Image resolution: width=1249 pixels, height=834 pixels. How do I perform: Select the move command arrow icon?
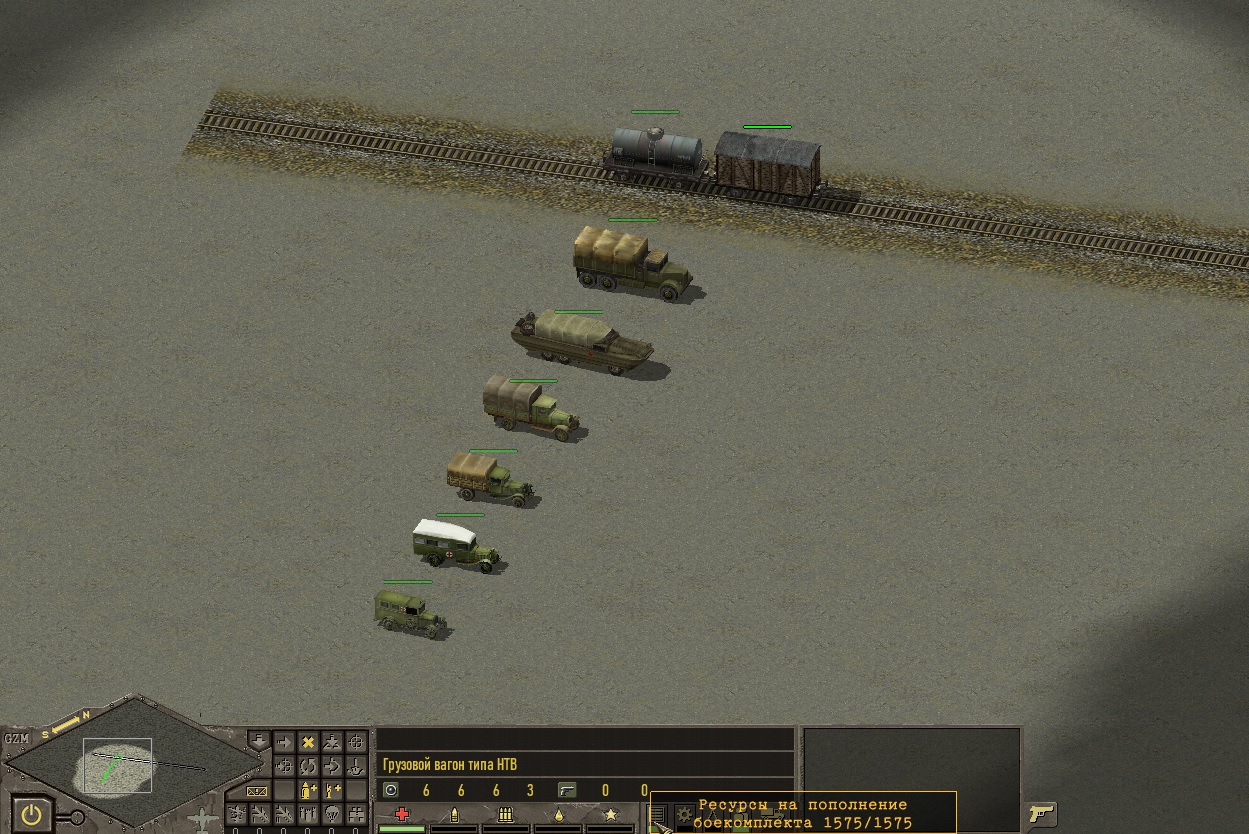click(284, 743)
